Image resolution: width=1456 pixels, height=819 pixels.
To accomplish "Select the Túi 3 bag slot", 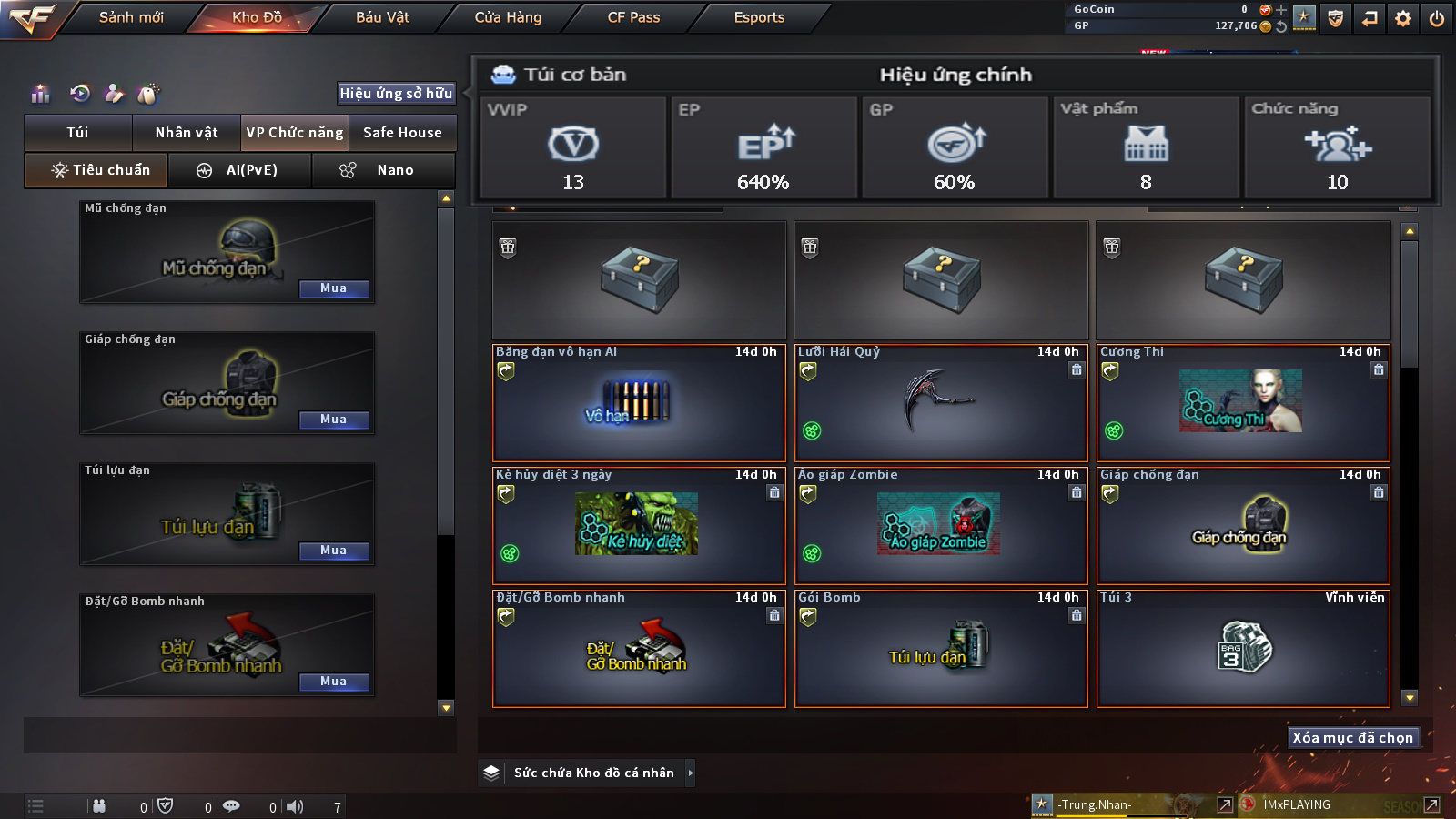I will click(x=1243, y=648).
